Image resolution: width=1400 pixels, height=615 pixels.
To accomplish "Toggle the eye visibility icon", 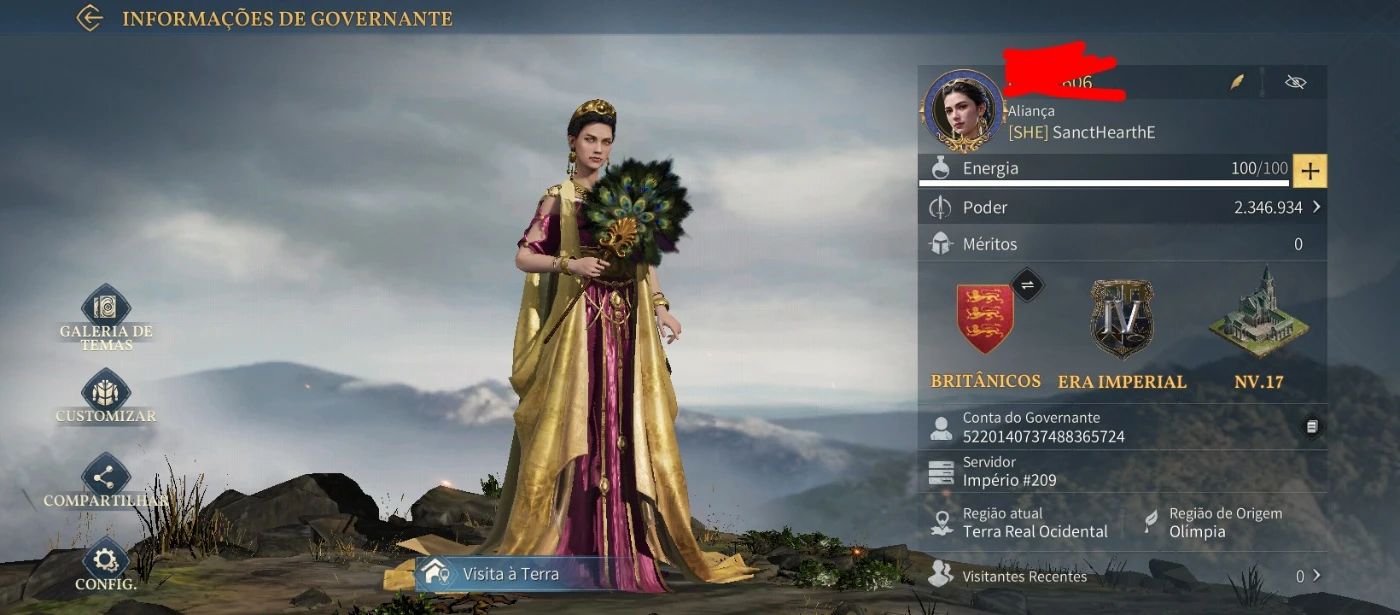I will pyautogui.click(x=1296, y=82).
